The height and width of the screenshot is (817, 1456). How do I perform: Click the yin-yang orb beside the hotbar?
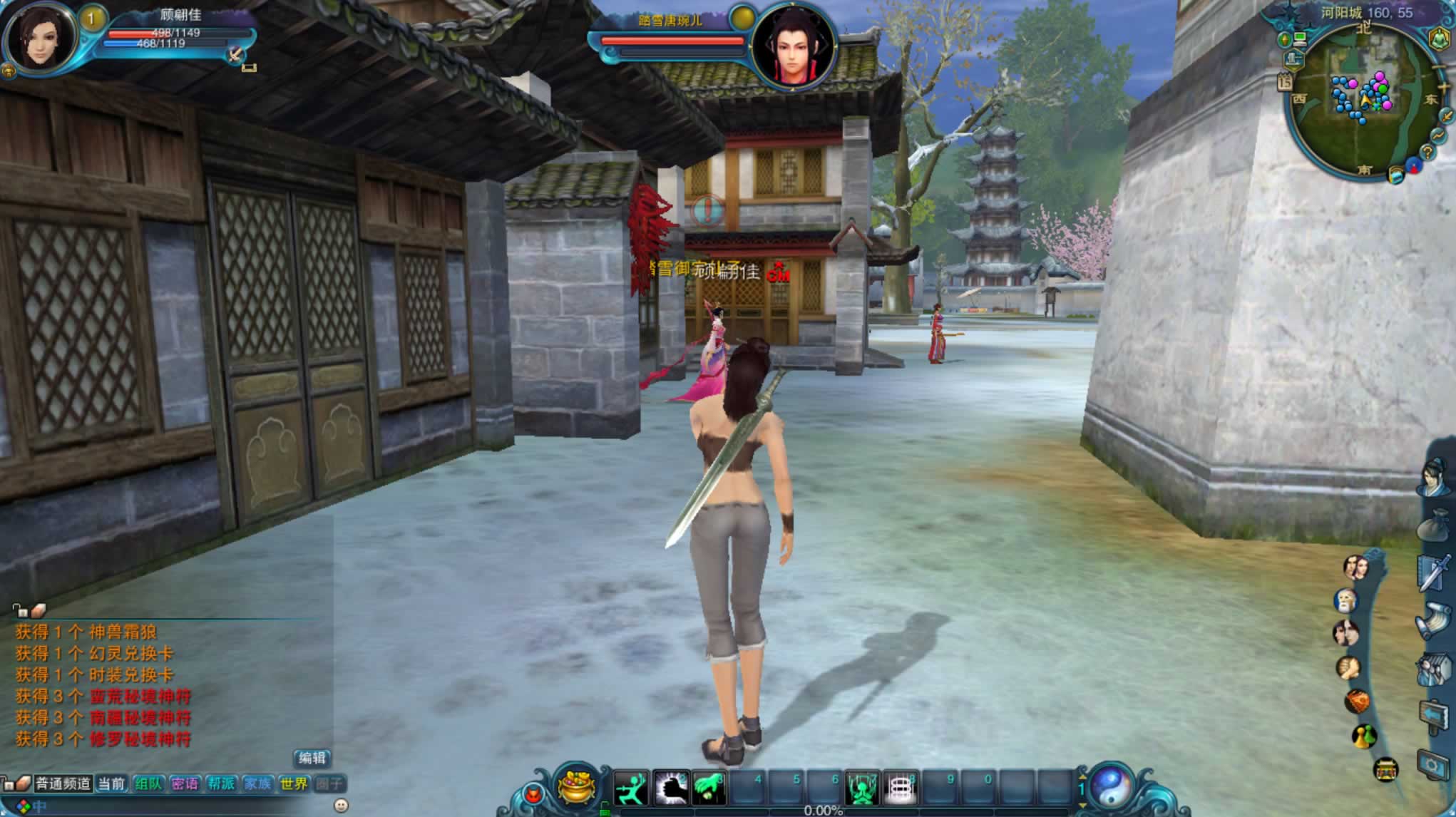pos(1110,788)
